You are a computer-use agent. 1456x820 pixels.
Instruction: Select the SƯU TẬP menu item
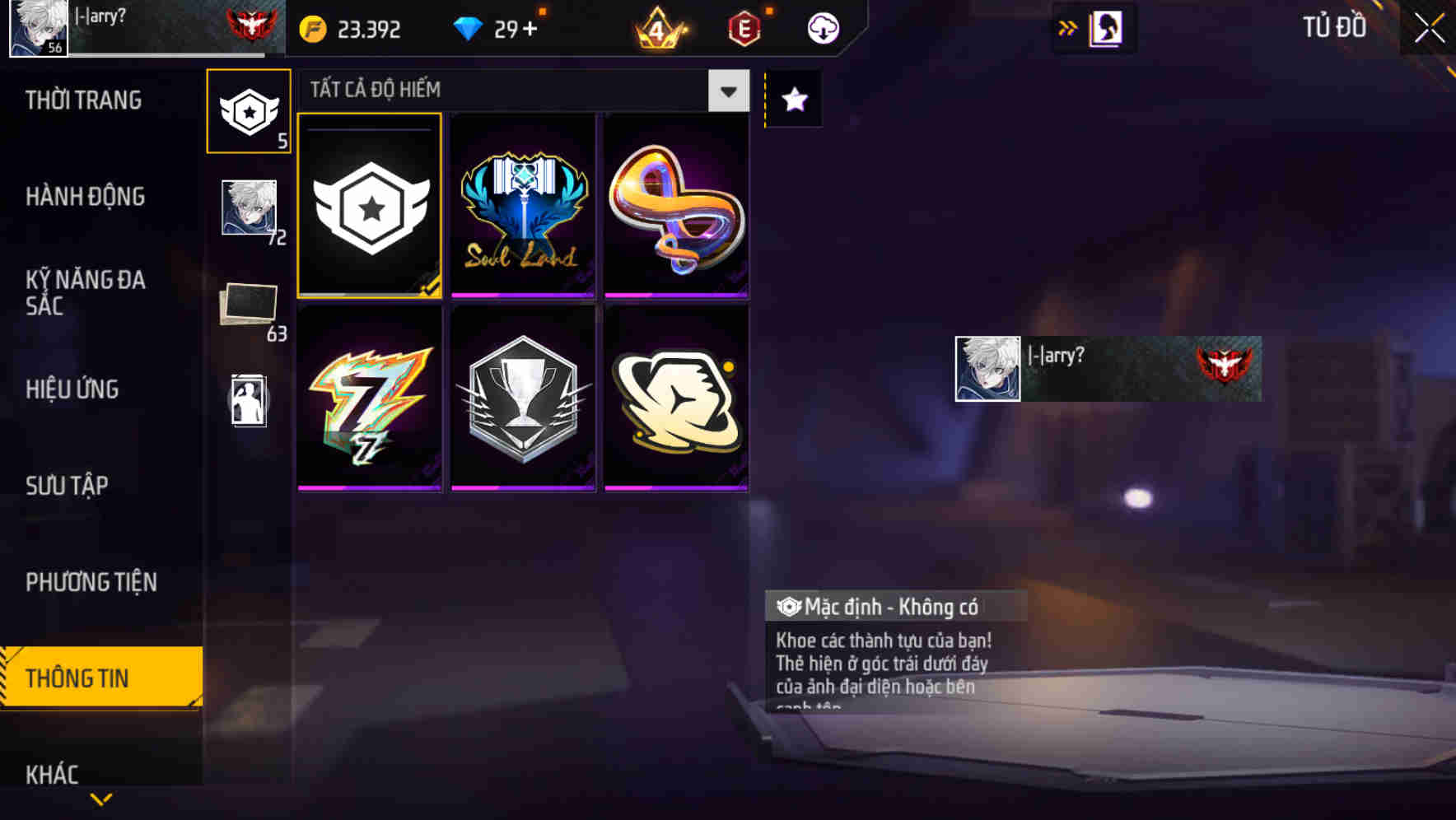(68, 486)
